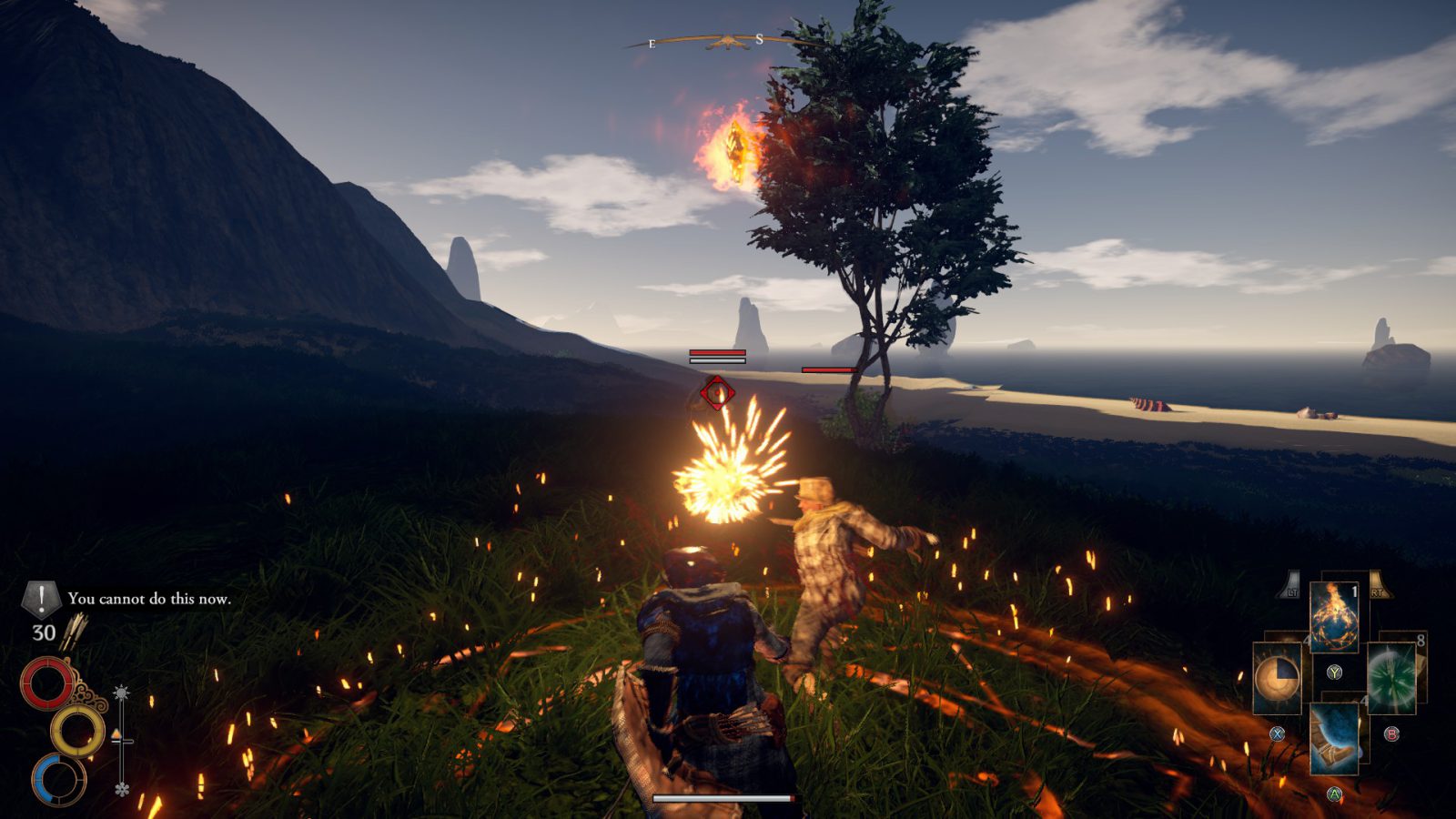Click the red lock-on target marker
The height and width of the screenshot is (819, 1456).
click(717, 393)
